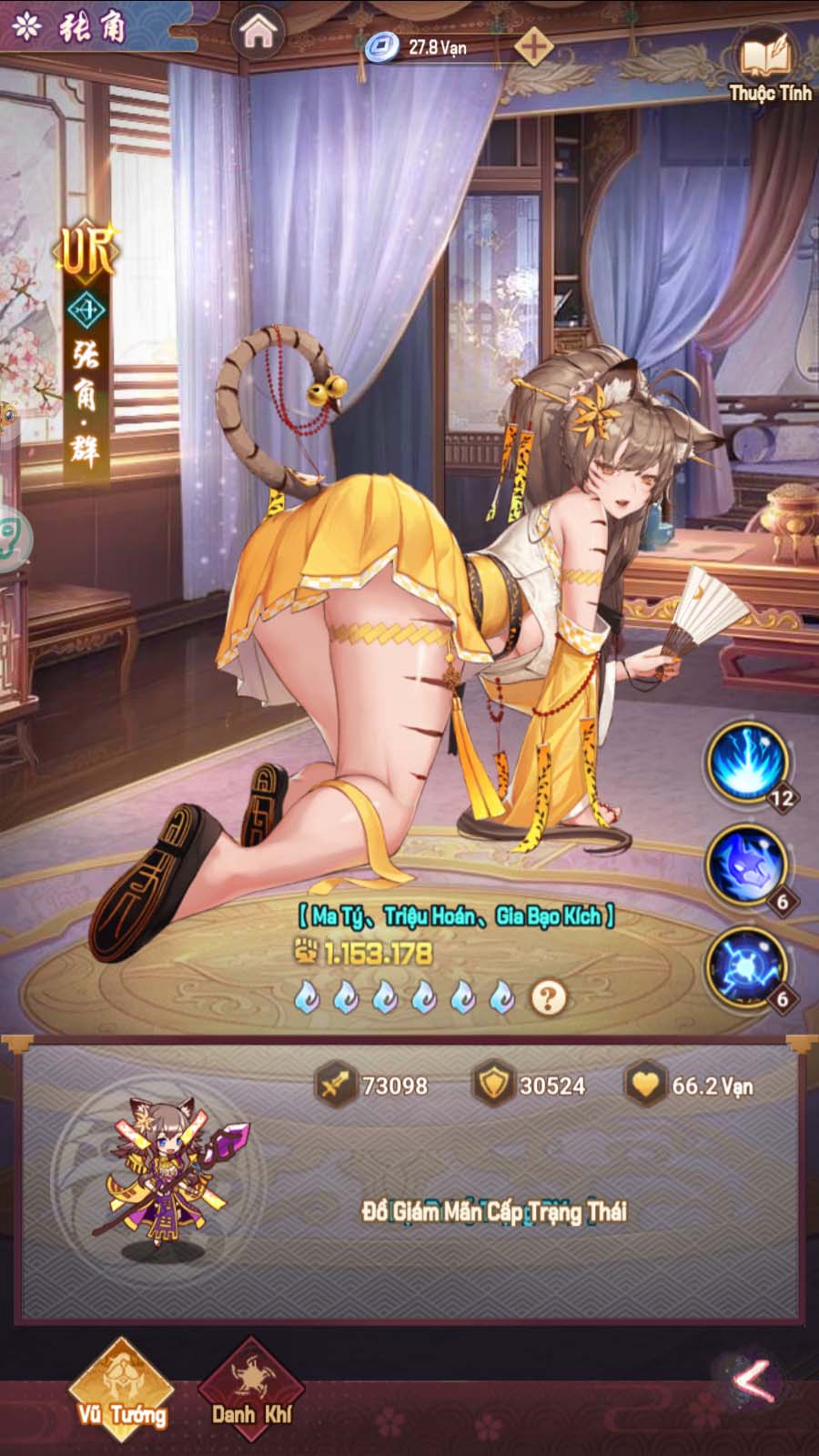819x1456 pixels.
Task: Open Đồ Giám Mãn Cấp Trạng Thái
Action: pyautogui.click(x=494, y=1211)
